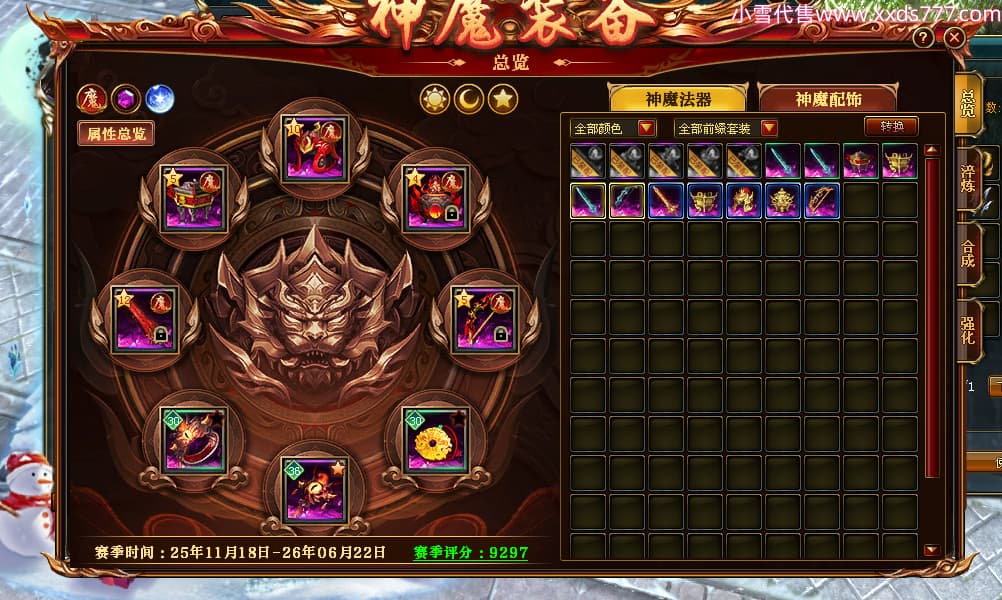Image resolution: width=1002 pixels, height=600 pixels.
Task: Switch to the 神魔配饰 tab
Action: 828,98
